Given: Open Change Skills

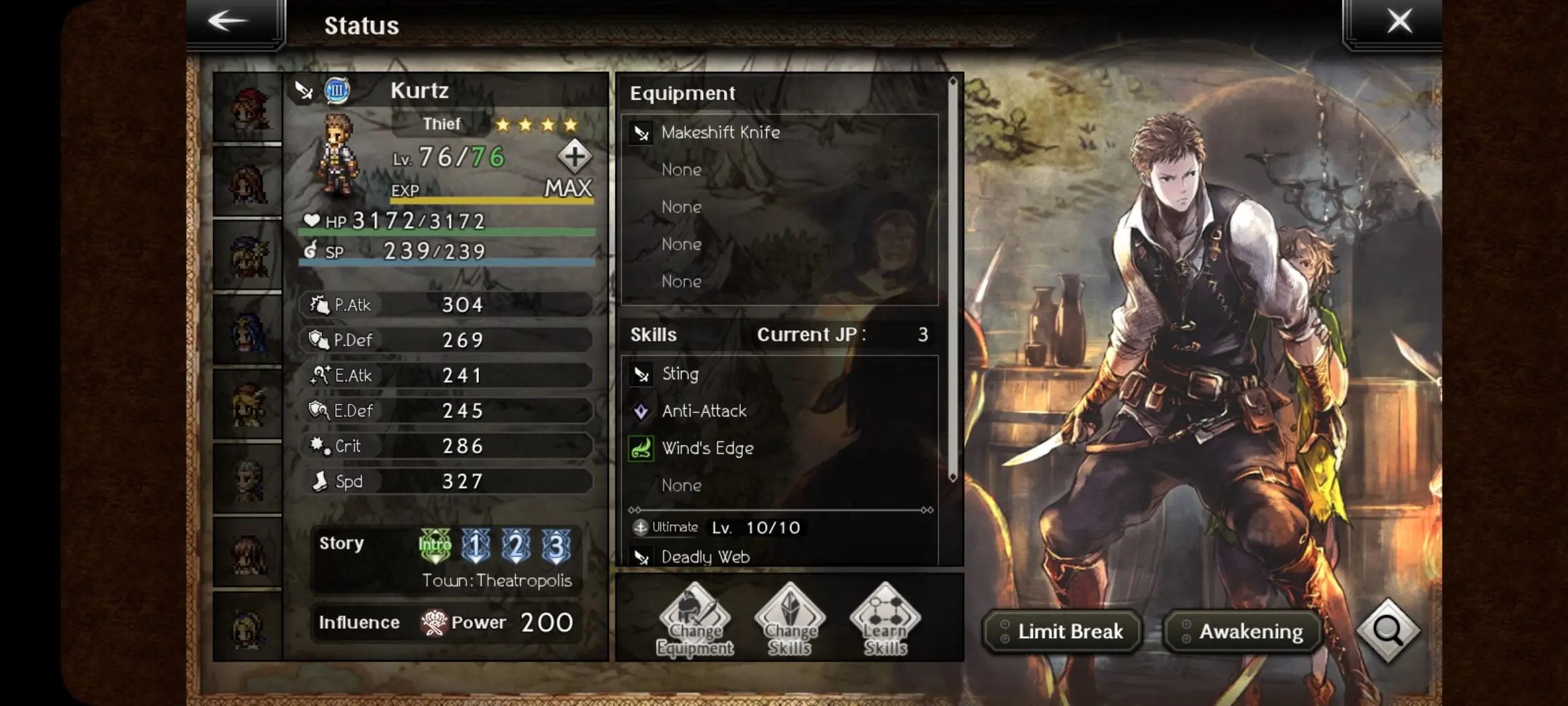Looking at the screenshot, I should click(x=790, y=620).
